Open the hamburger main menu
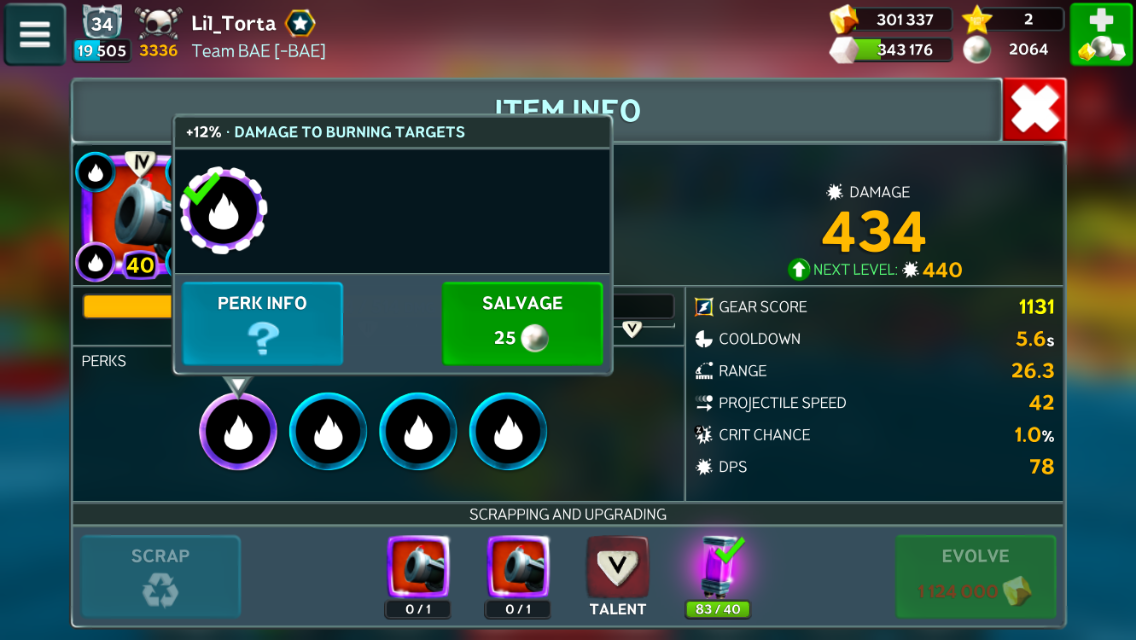 click(35, 34)
